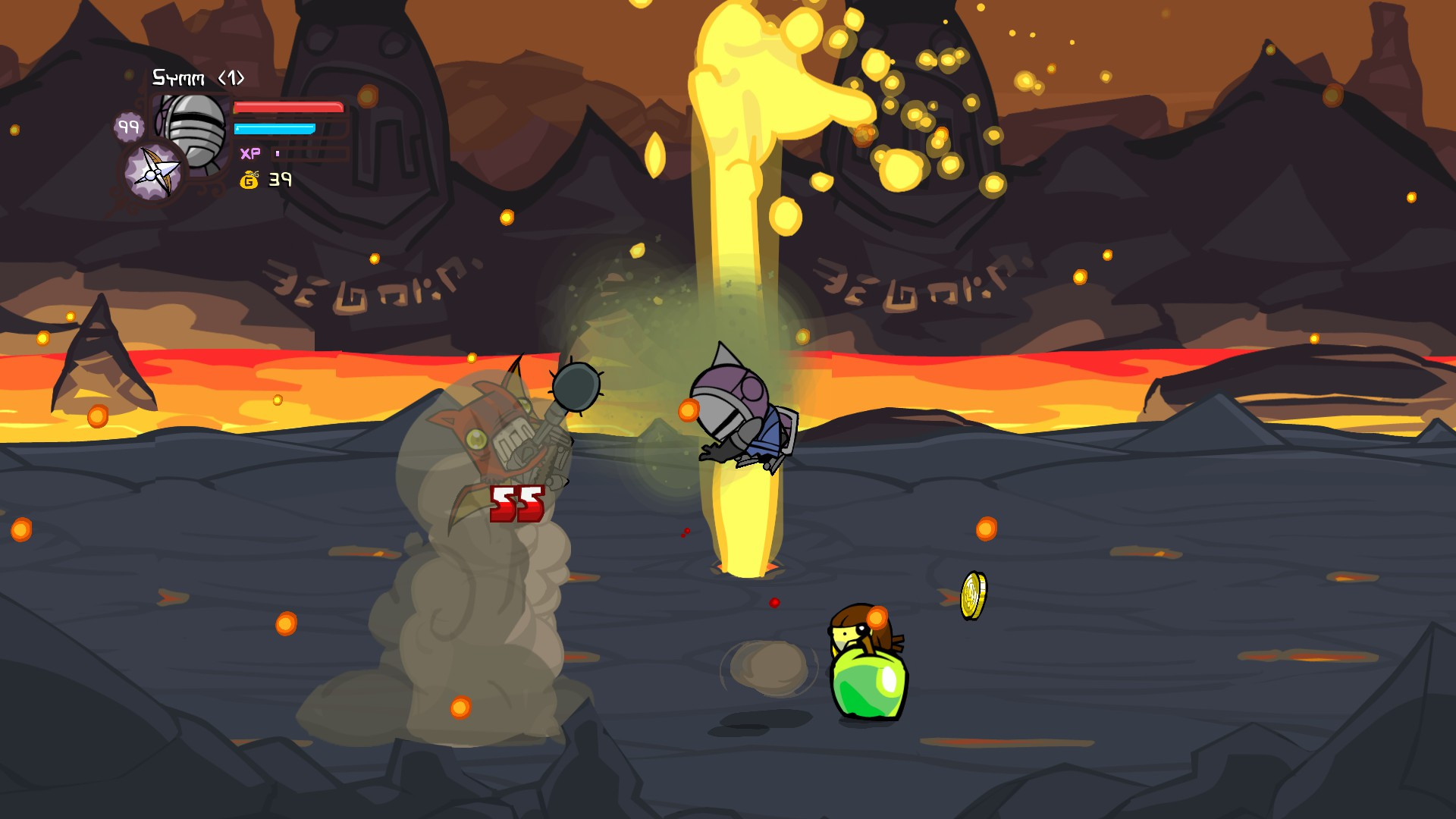Click the blue magic bar
This screenshot has width=1456, height=819.
pos(275,128)
